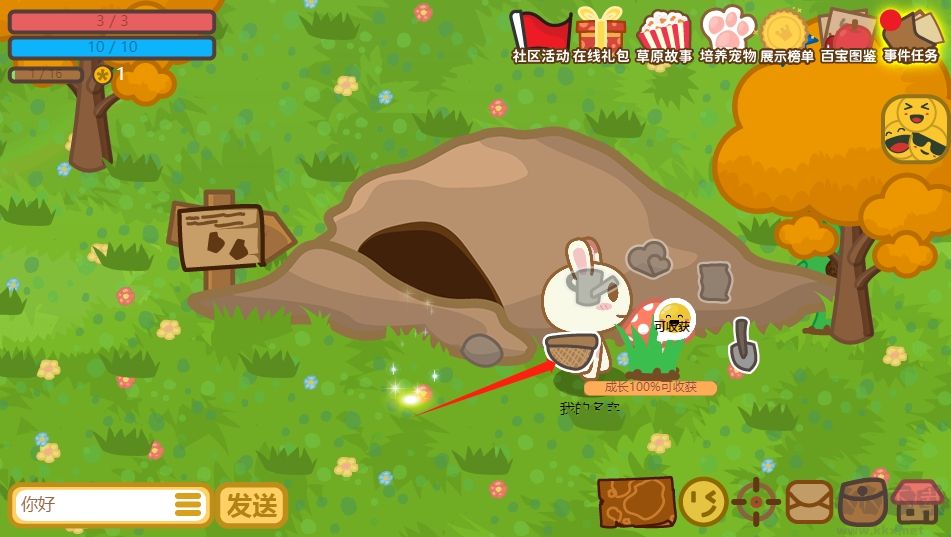The height and width of the screenshot is (537, 951).
Task: Claim the 在线礼包 gift box
Action: pos(600,34)
